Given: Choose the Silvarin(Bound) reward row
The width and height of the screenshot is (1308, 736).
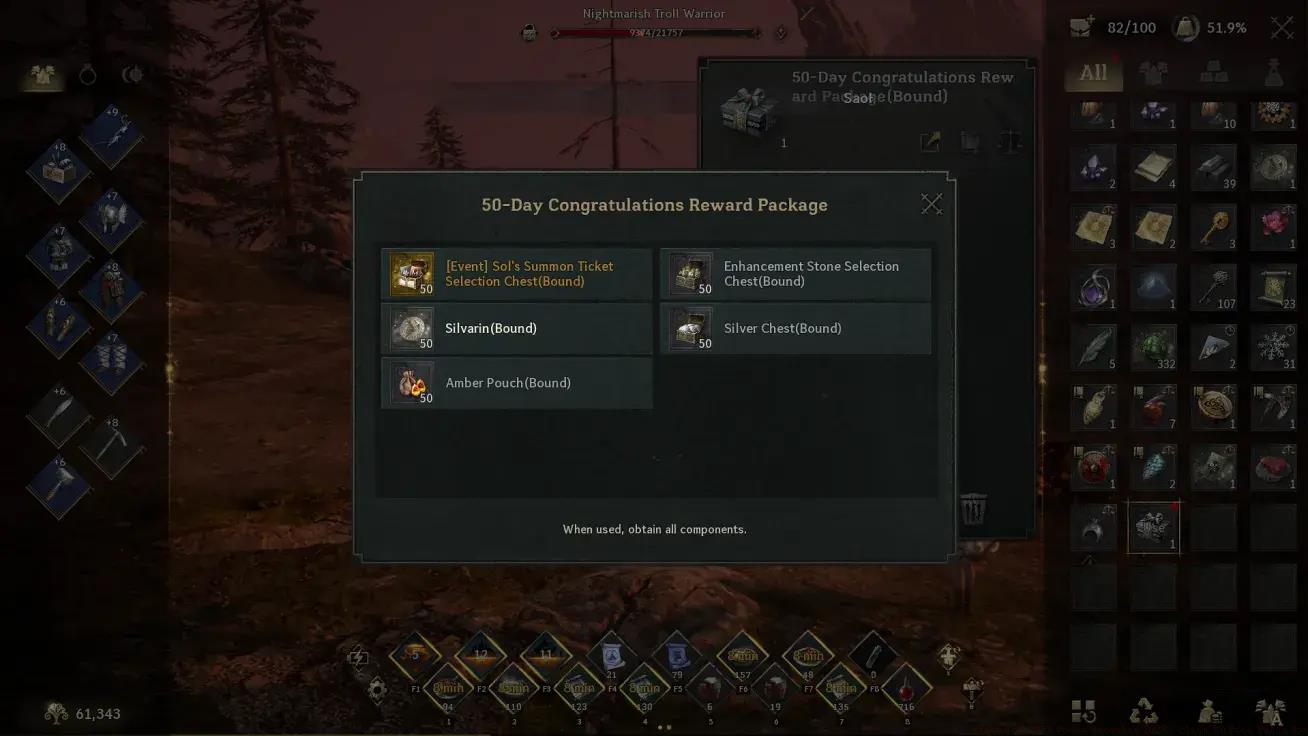Looking at the screenshot, I should click(x=516, y=329).
